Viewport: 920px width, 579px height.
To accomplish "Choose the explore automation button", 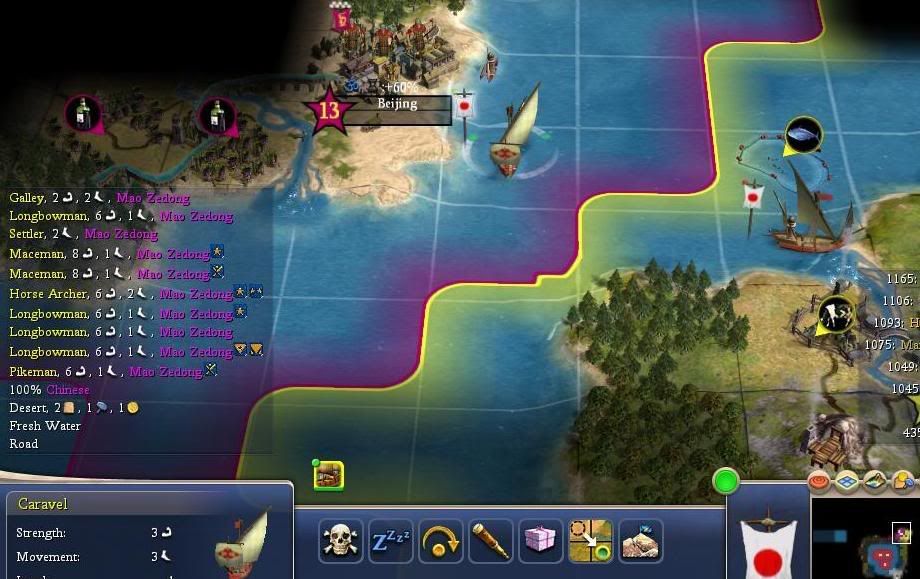I will click(x=640, y=541).
